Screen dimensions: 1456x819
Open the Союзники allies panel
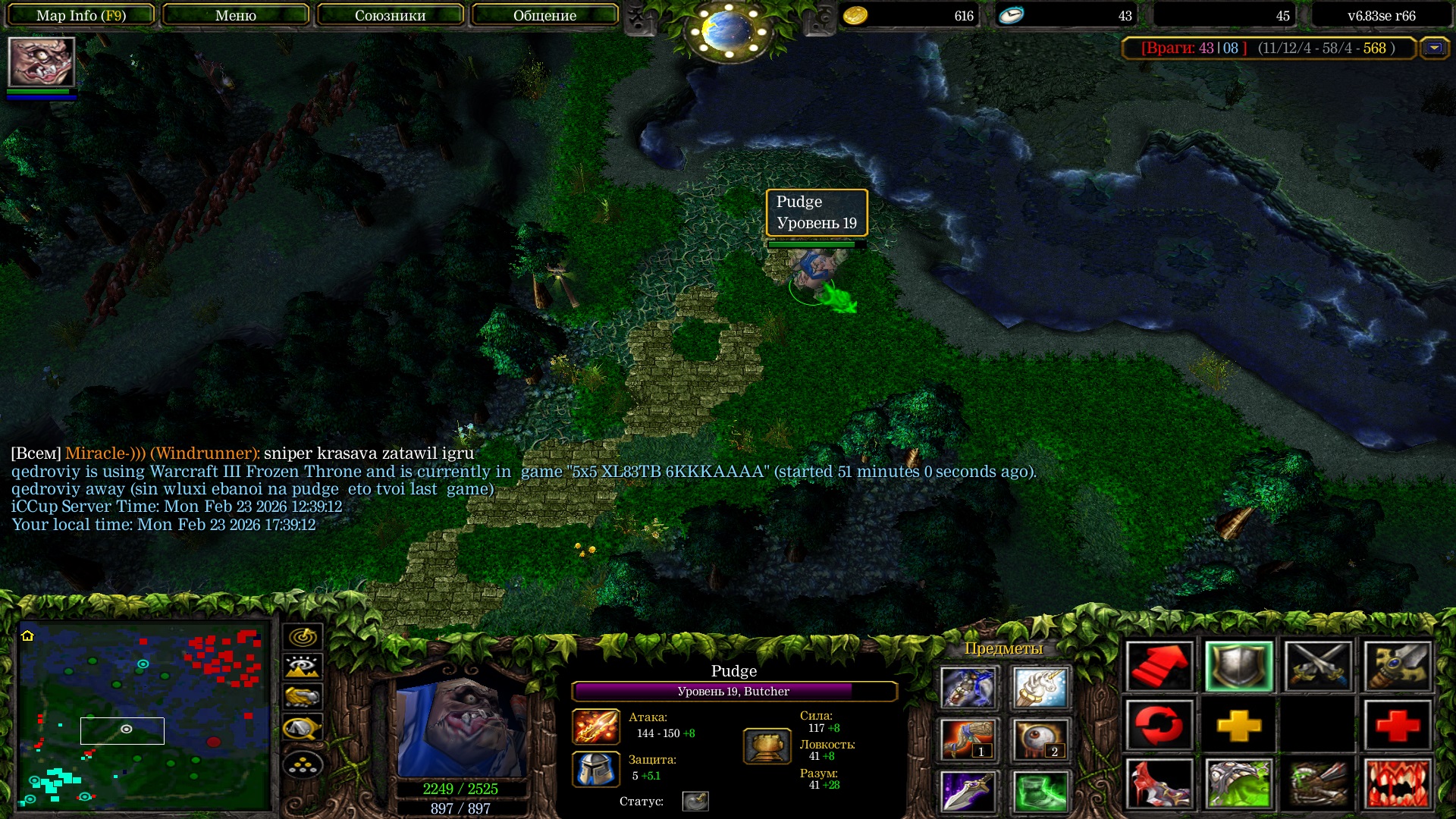(x=390, y=15)
